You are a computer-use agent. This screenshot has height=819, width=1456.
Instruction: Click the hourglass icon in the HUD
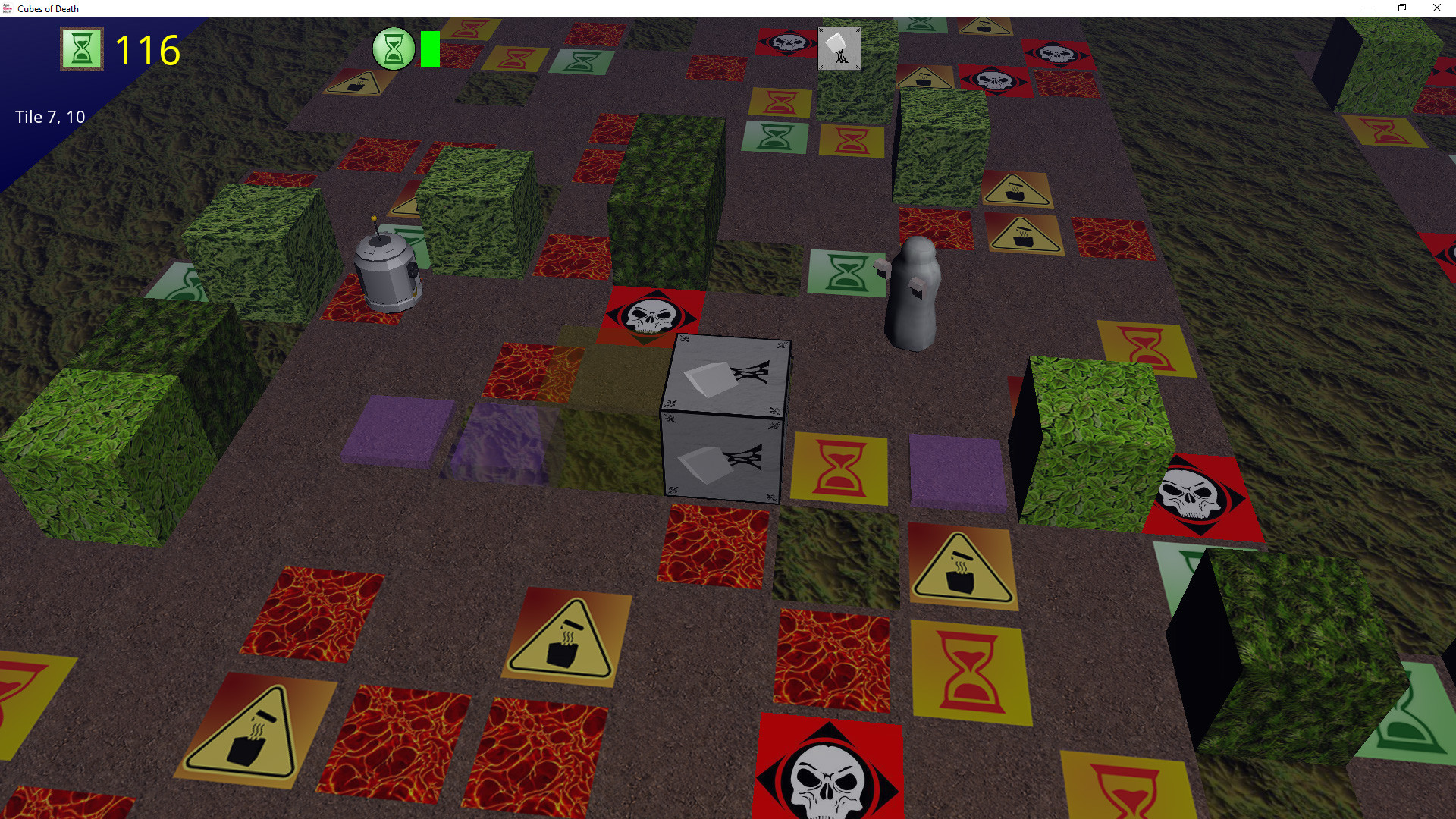(x=81, y=49)
